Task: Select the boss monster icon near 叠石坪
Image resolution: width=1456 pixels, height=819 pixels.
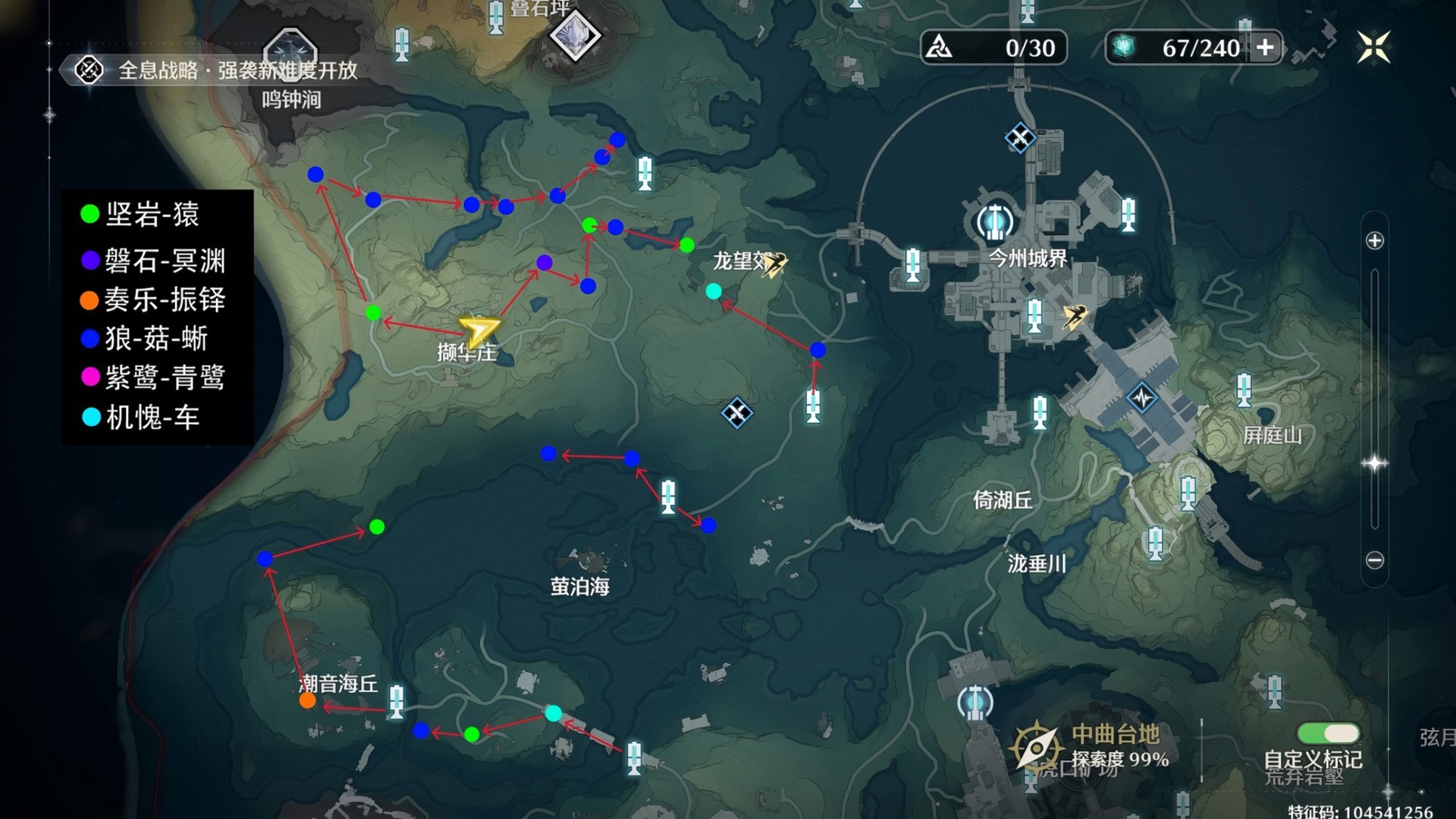Action: coord(575,35)
